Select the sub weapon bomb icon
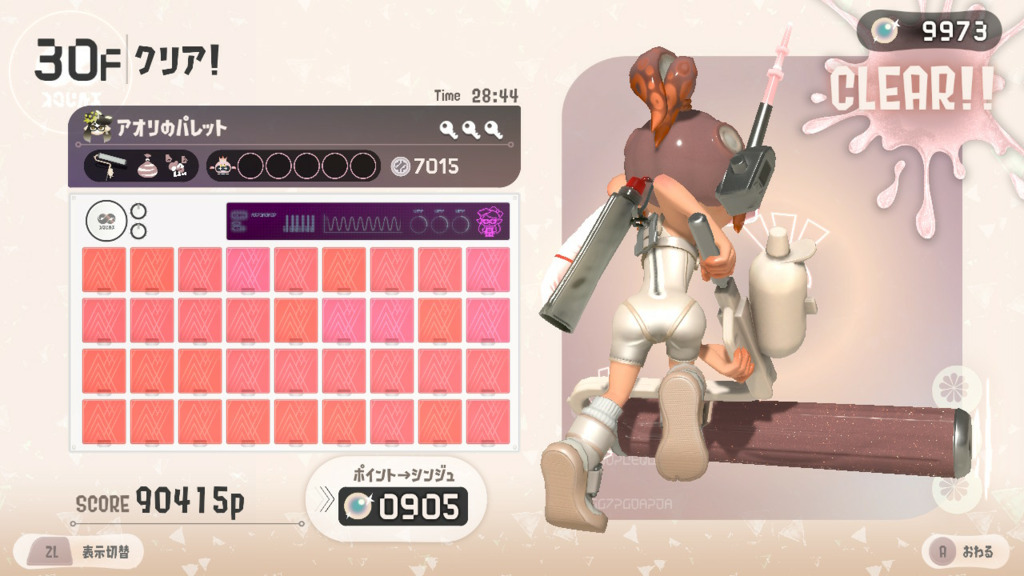The image size is (1024, 576). [147, 166]
